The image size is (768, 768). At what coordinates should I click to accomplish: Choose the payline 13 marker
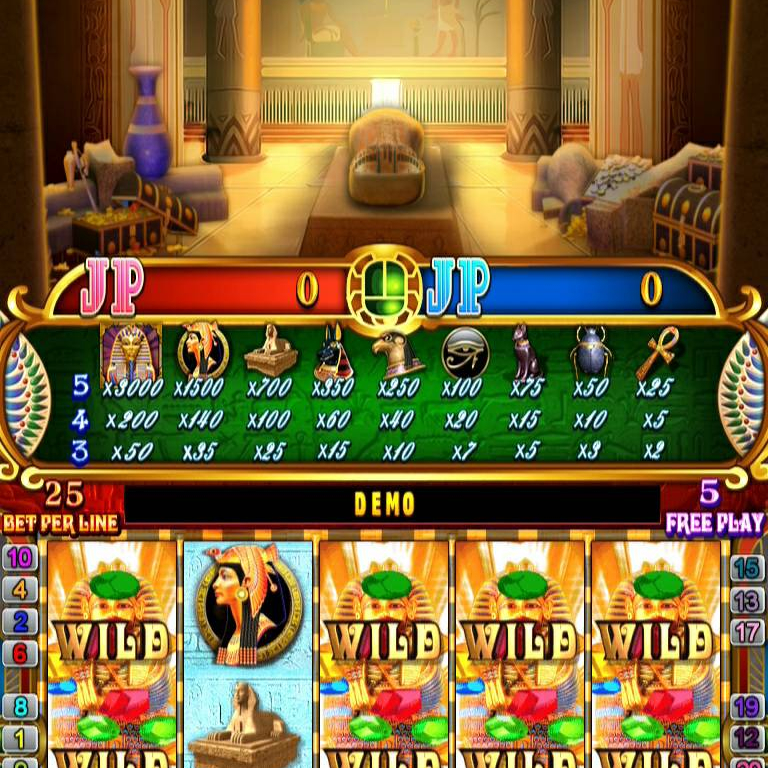(x=748, y=600)
